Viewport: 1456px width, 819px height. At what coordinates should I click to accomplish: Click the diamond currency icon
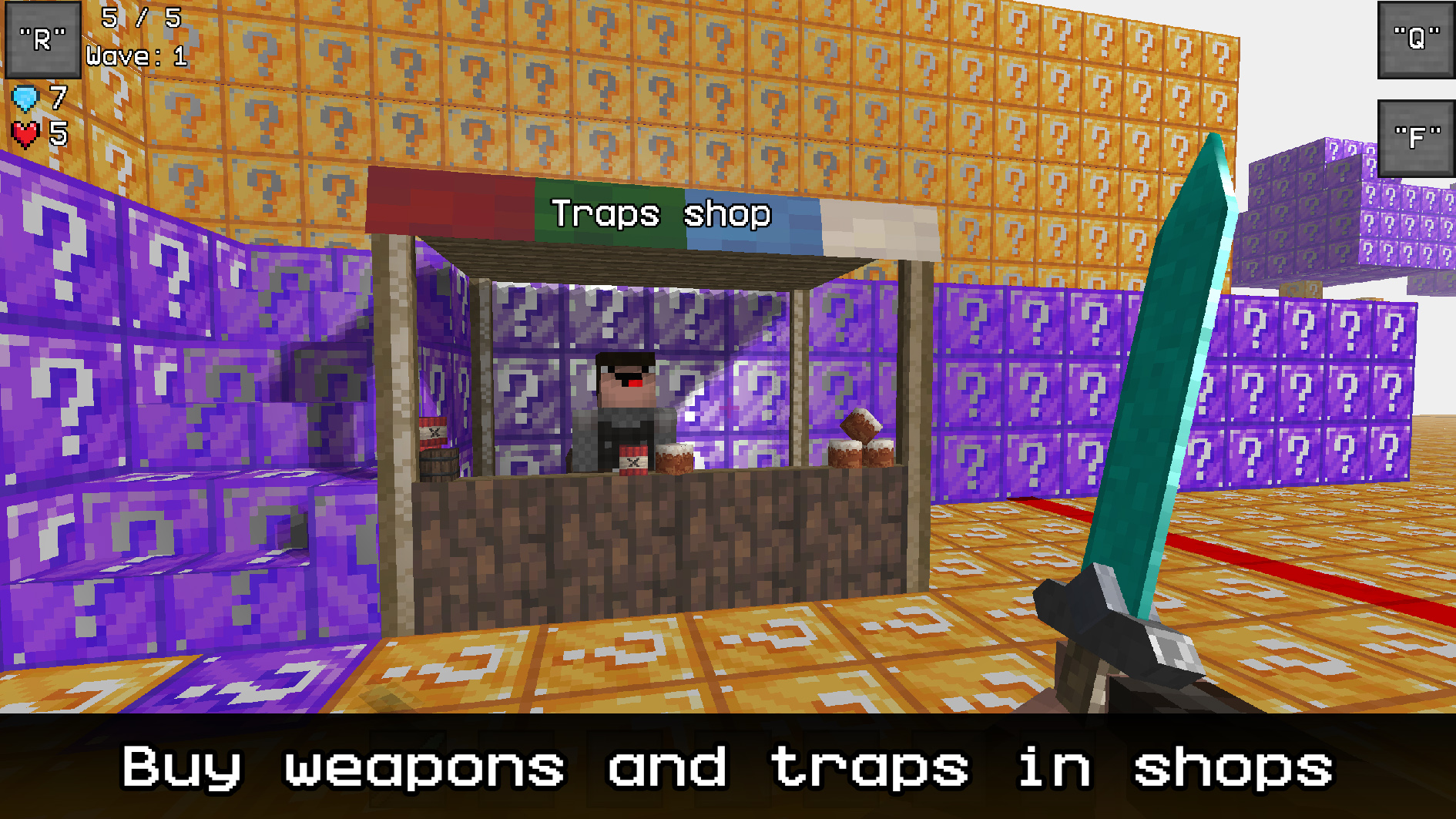25,98
